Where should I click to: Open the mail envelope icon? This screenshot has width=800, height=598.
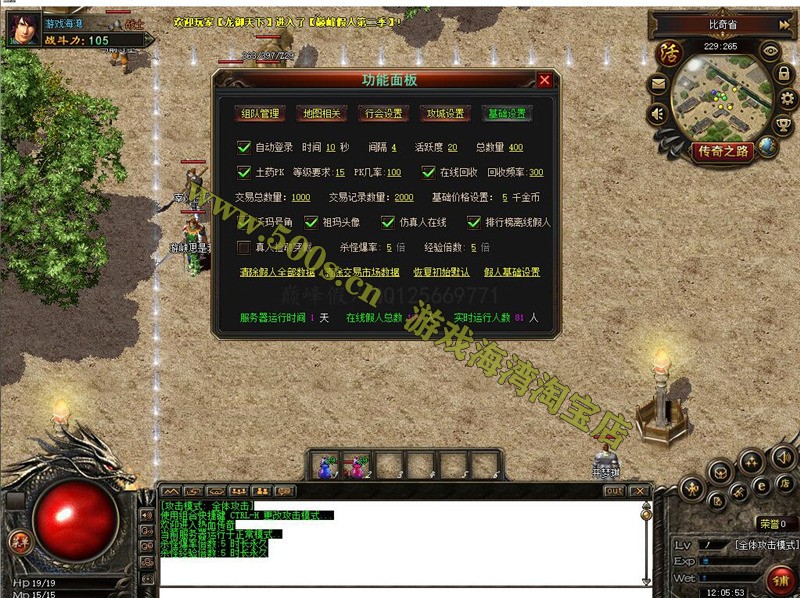pos(658,85)
